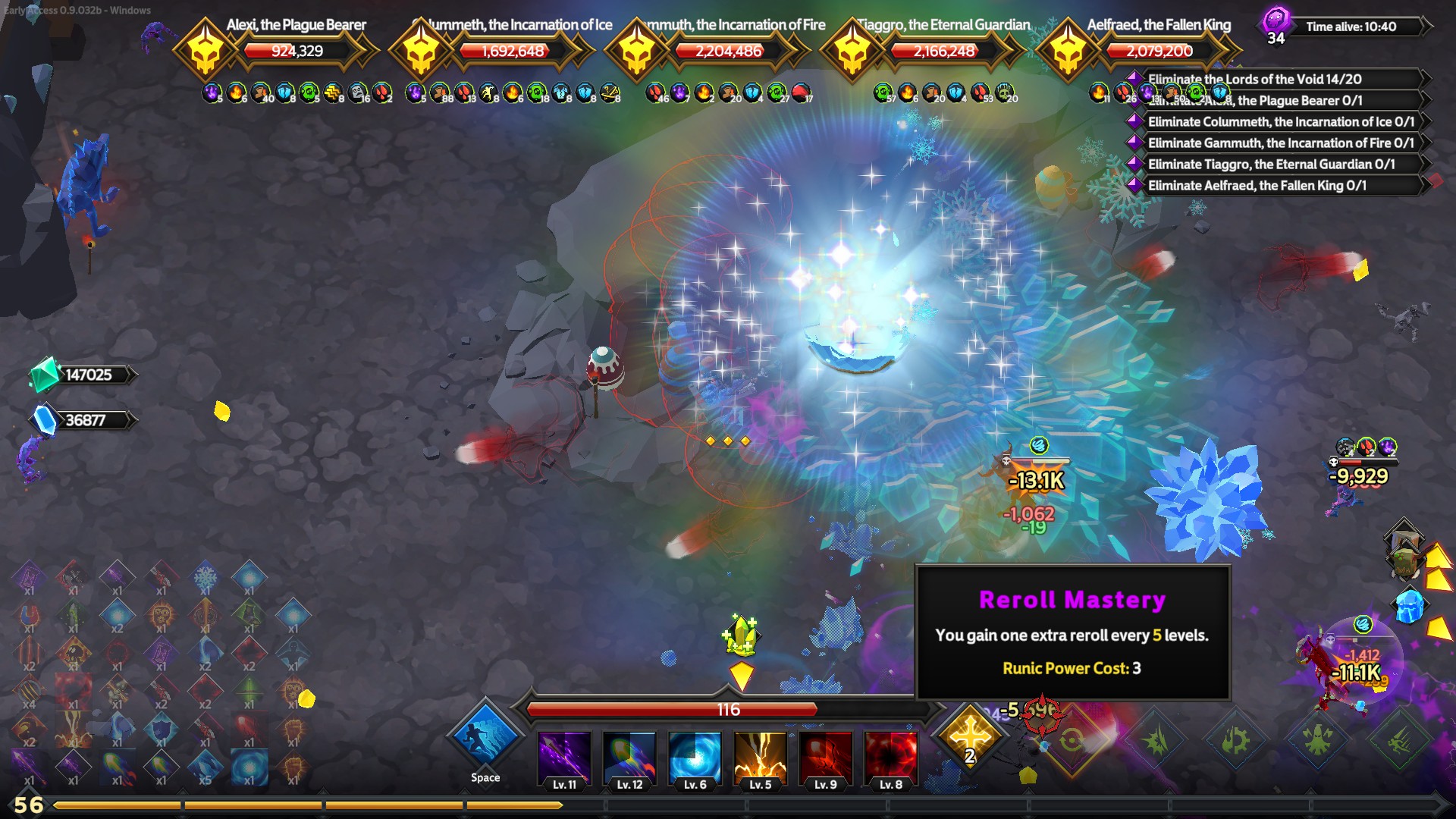
Task: Click the purple gem icon showing 34
Action: 1276,23
